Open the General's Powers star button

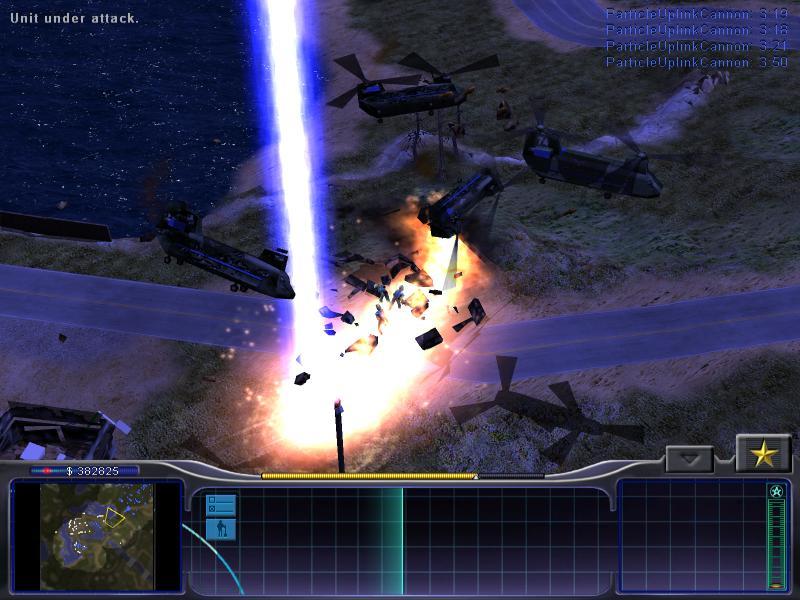764,455
